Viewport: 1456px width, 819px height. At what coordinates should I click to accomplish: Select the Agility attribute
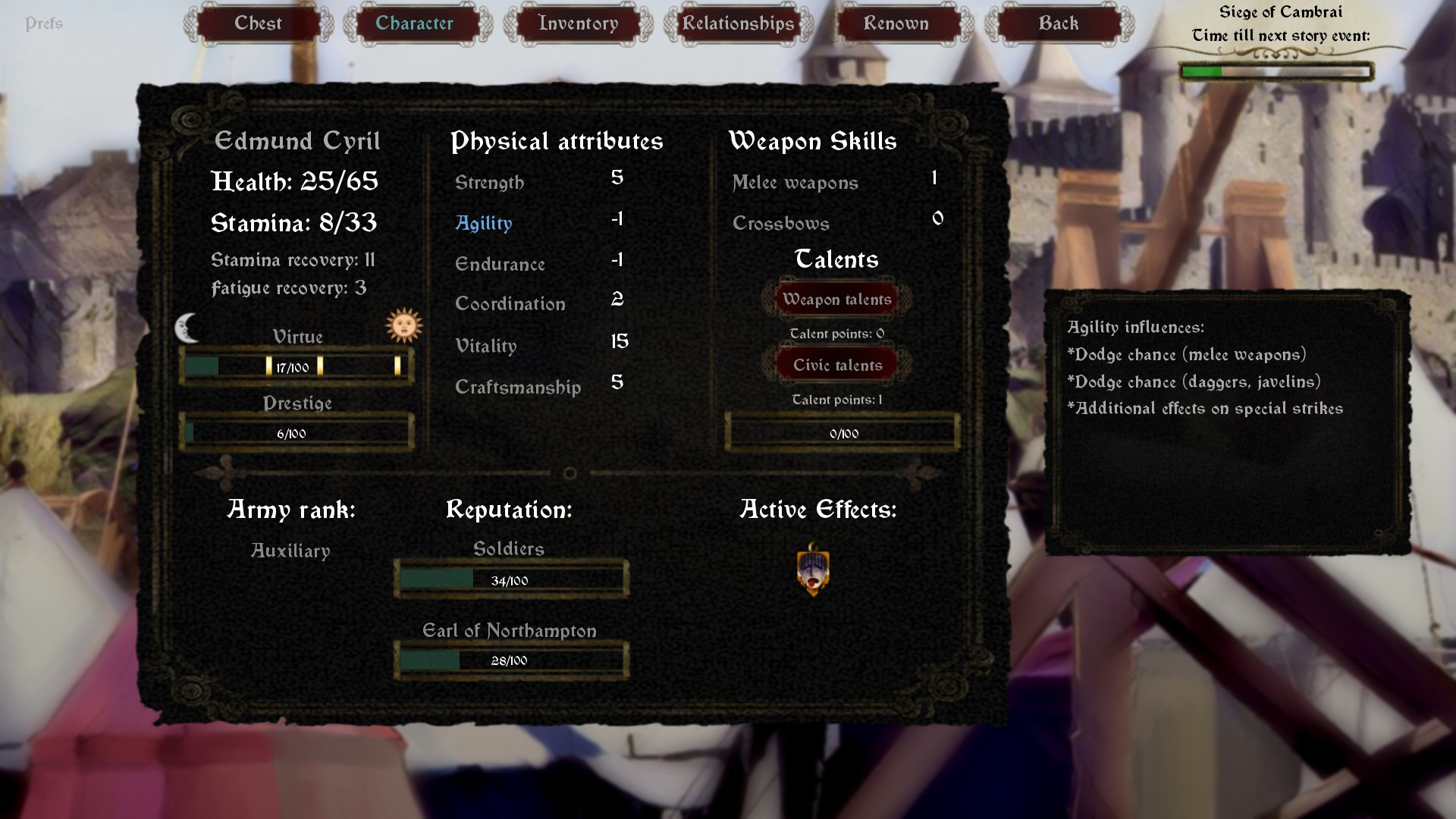(484, 223)
